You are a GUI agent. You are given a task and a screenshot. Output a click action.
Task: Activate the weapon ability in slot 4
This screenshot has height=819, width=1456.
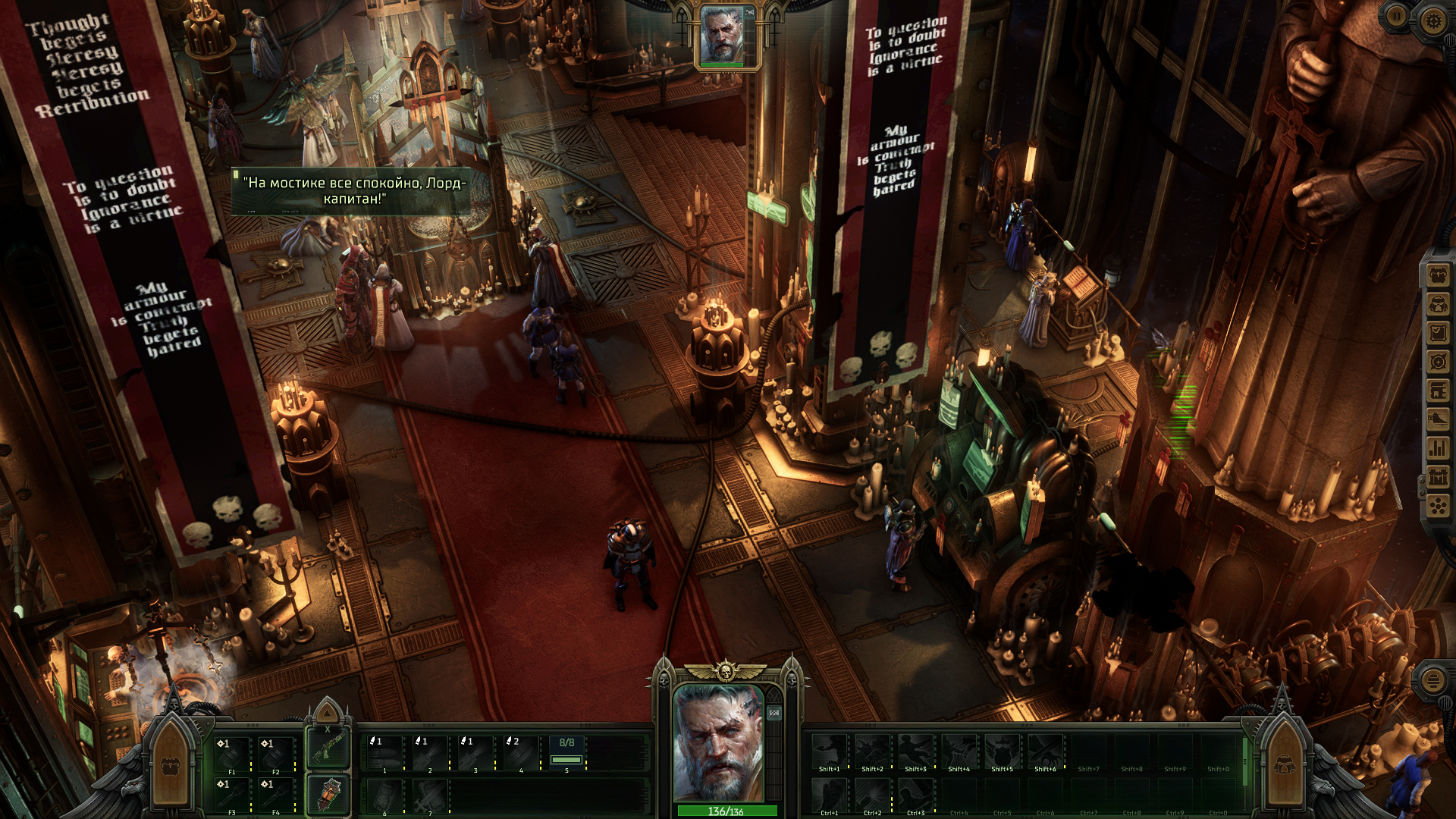click(x=521, y=755)
